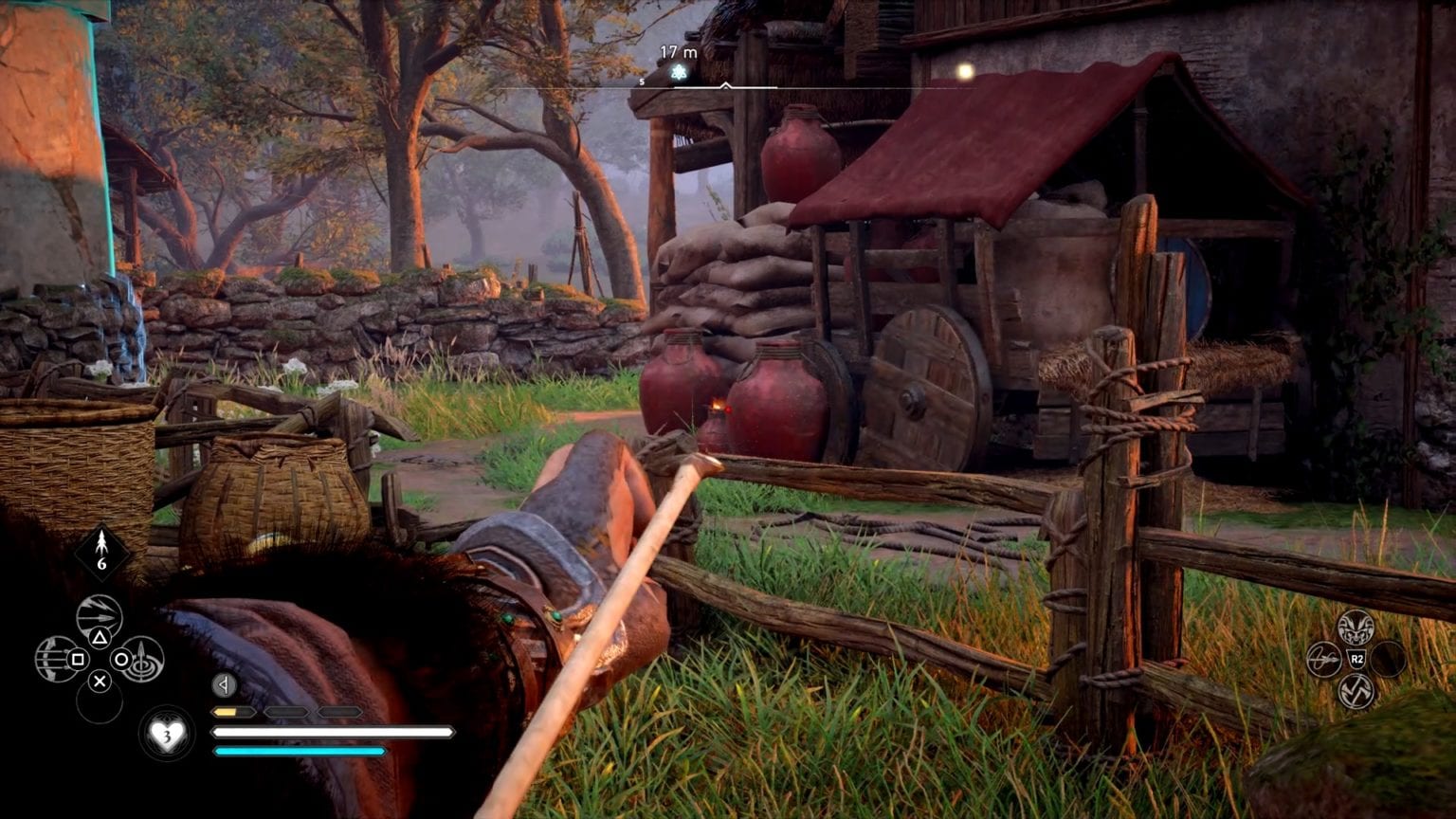Select the arrow quiver ammo diamond
The image size is (1456, 819).
101,553
